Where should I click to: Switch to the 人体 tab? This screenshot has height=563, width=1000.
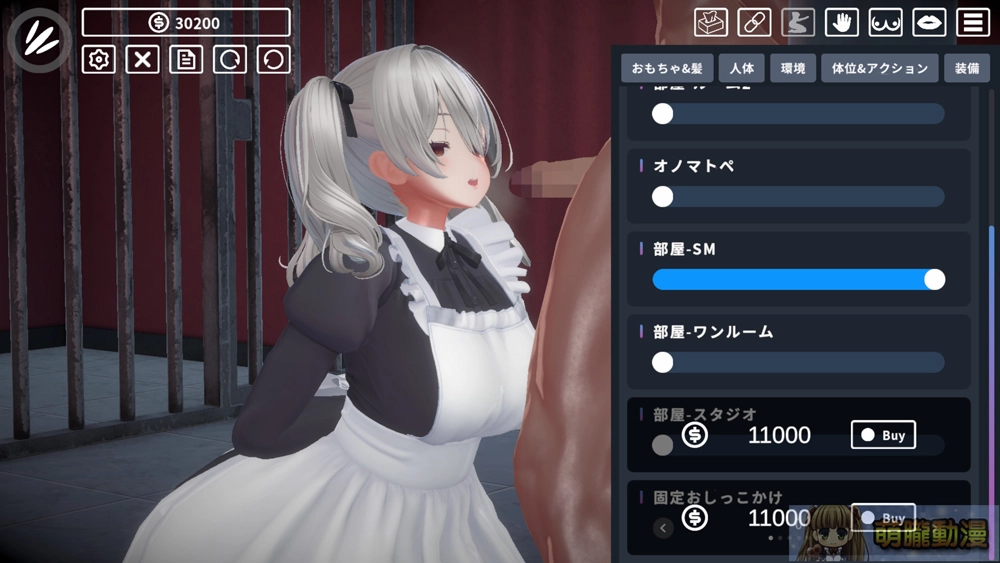click(743, 69)
